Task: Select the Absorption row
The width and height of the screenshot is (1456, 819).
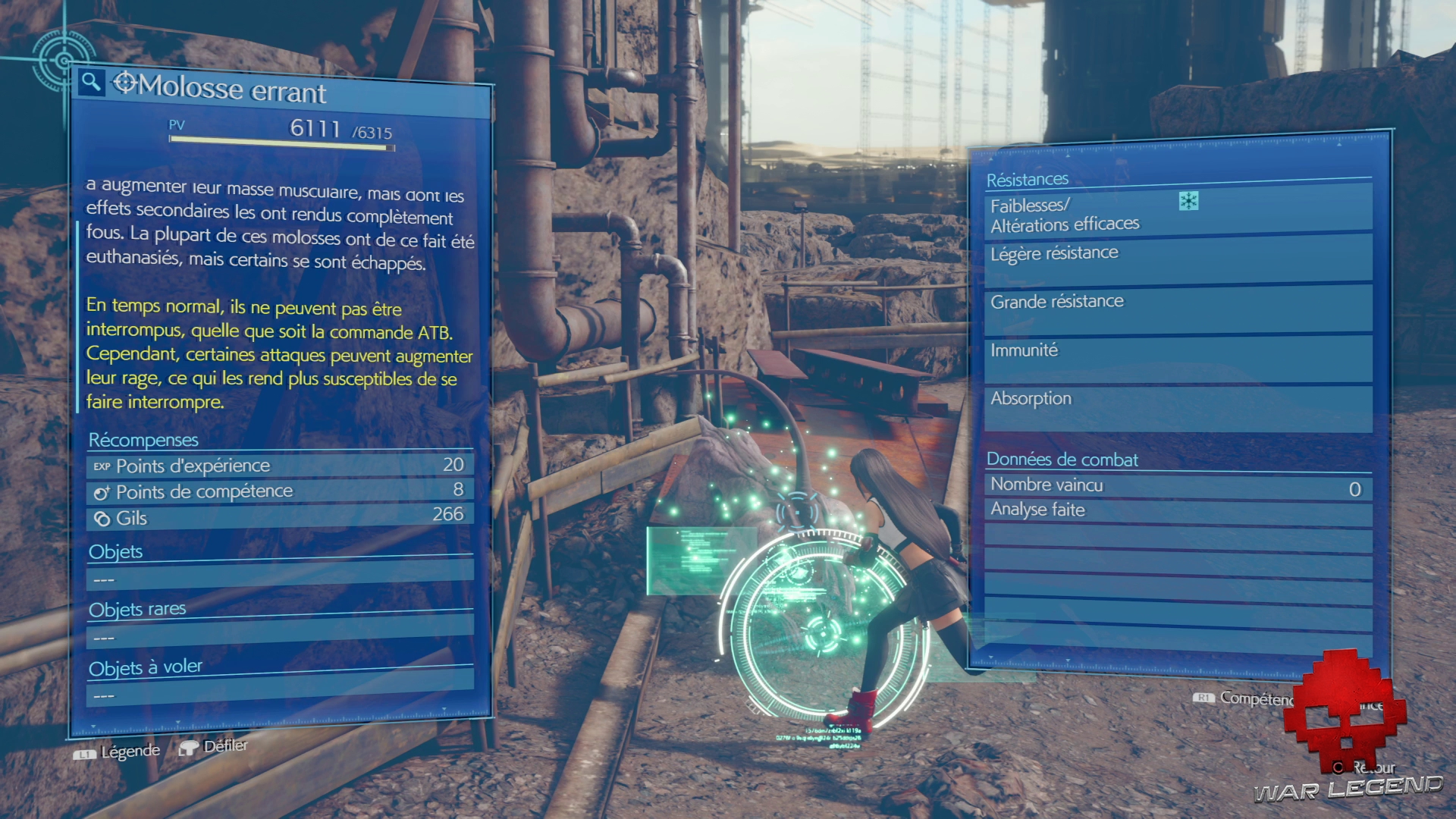Action: (x=1177, y=406)
